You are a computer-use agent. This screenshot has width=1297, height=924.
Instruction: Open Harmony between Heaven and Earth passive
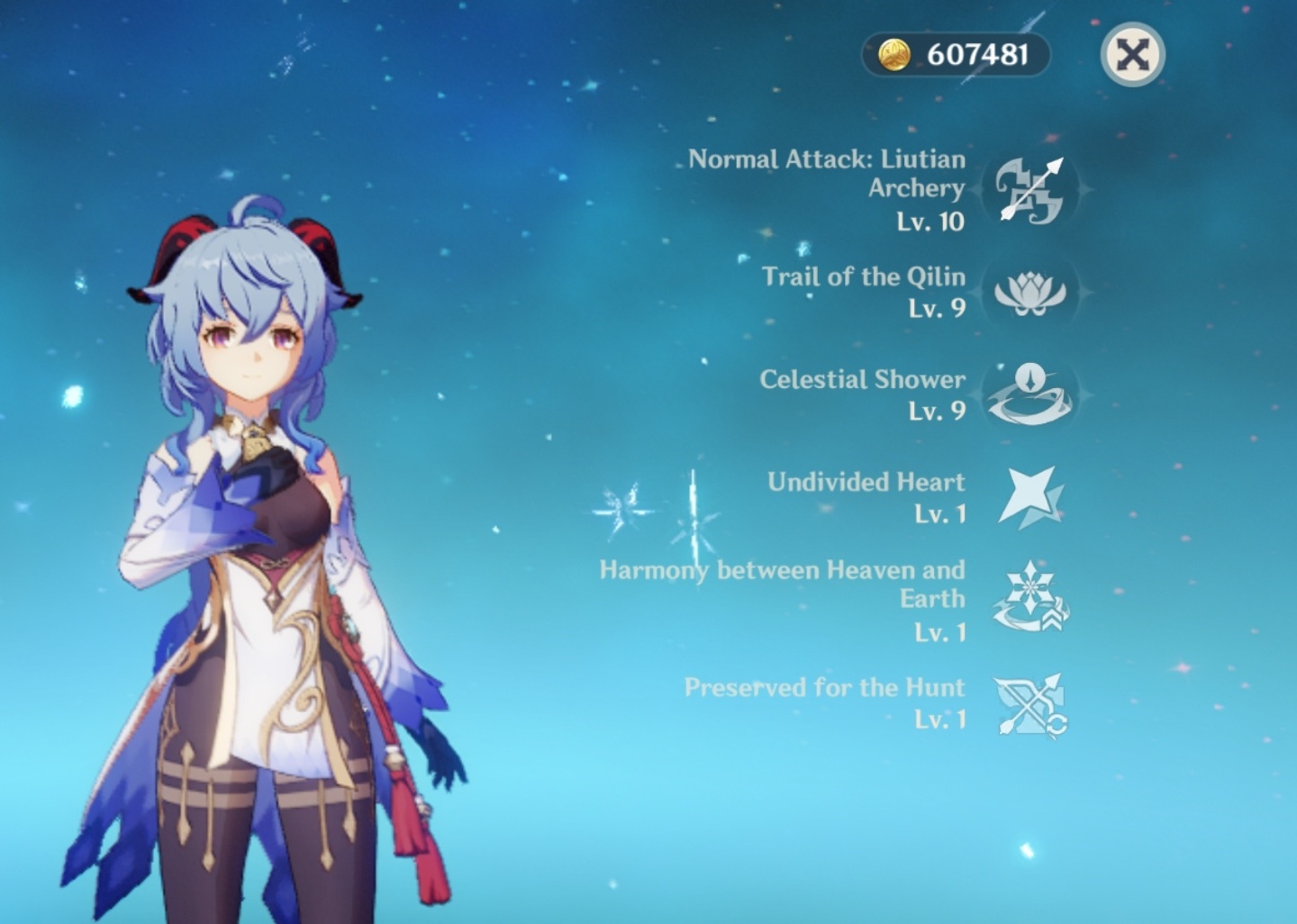(1029, 599)
